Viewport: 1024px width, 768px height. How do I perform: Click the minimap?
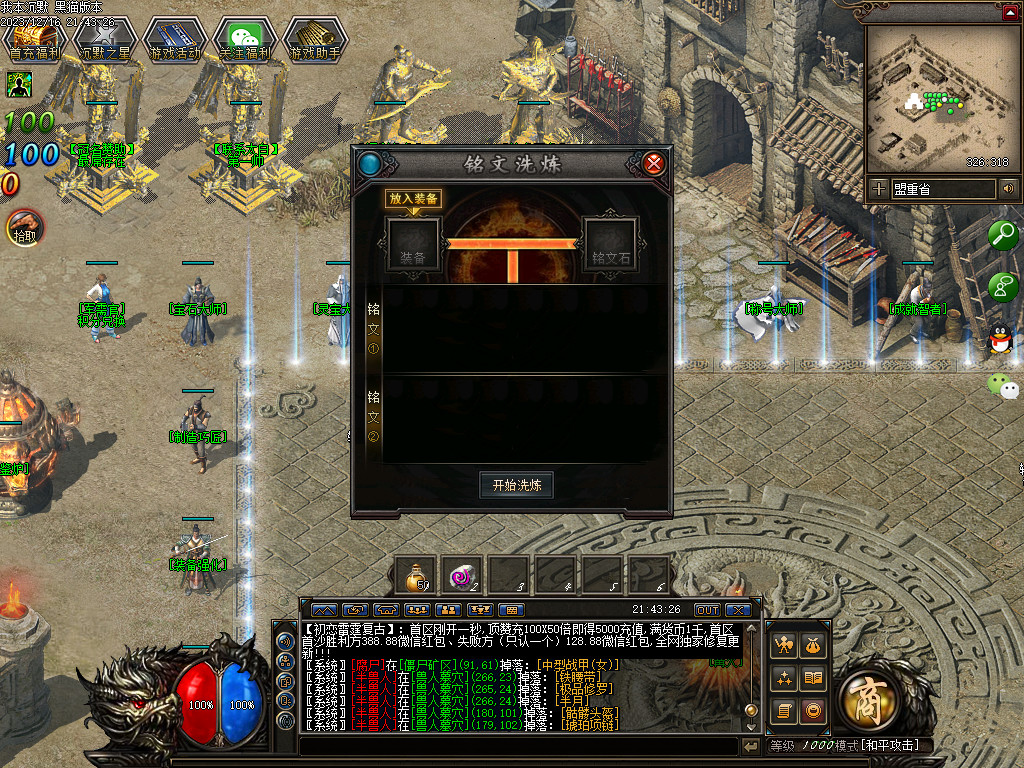pyautogui.click(x=936, y=98)
